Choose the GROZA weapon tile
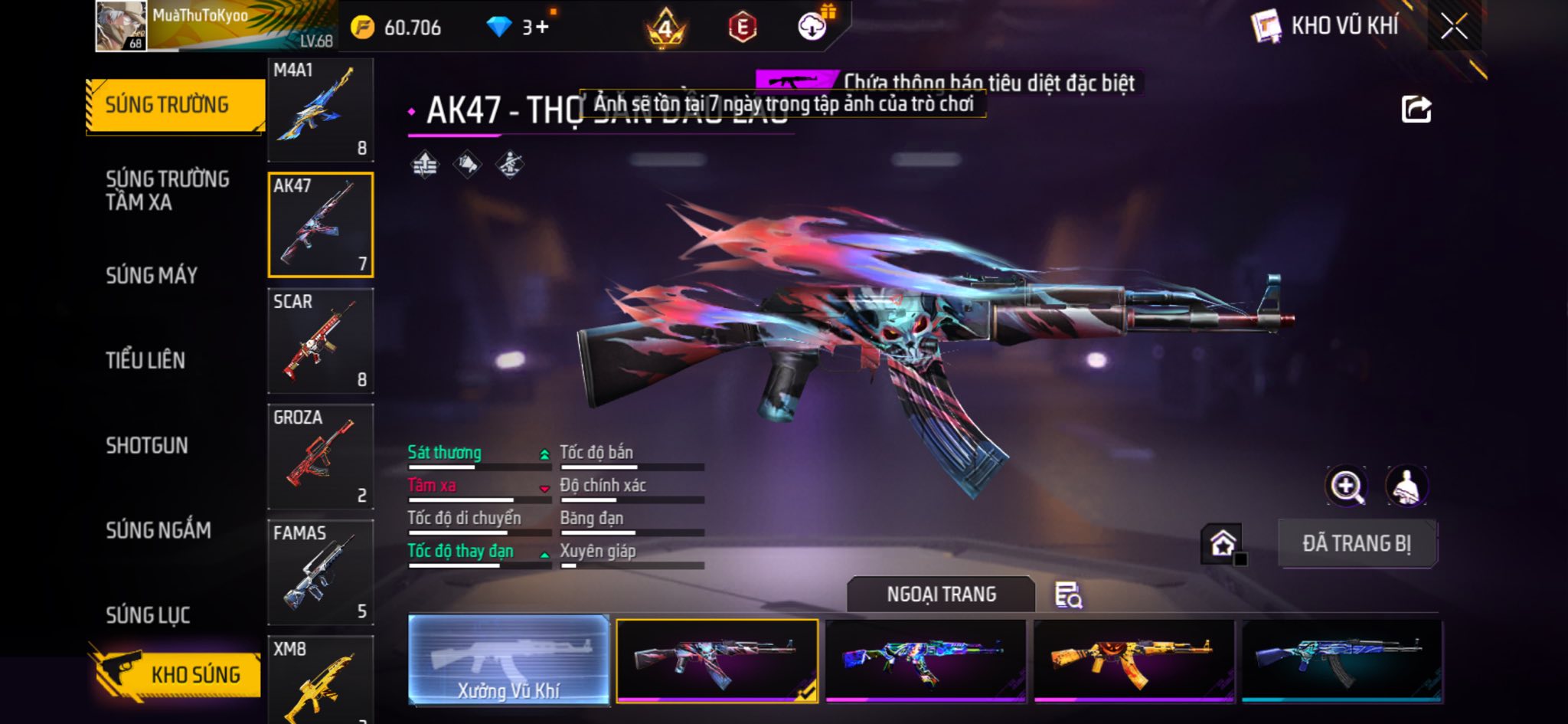The width and height of the screenshot is (1568, 724). click(320, 457)
